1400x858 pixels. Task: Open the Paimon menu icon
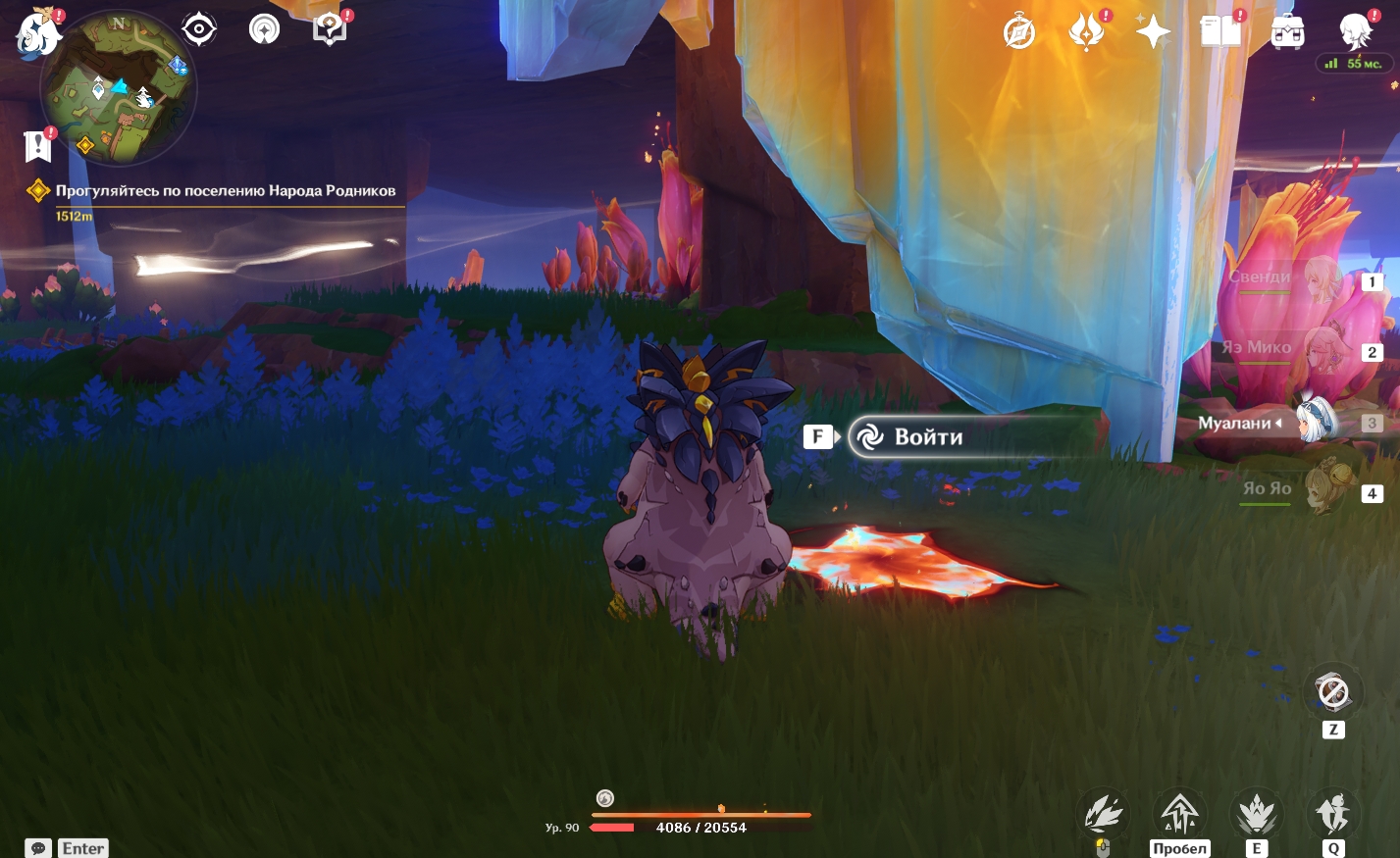tap(37, 31)
